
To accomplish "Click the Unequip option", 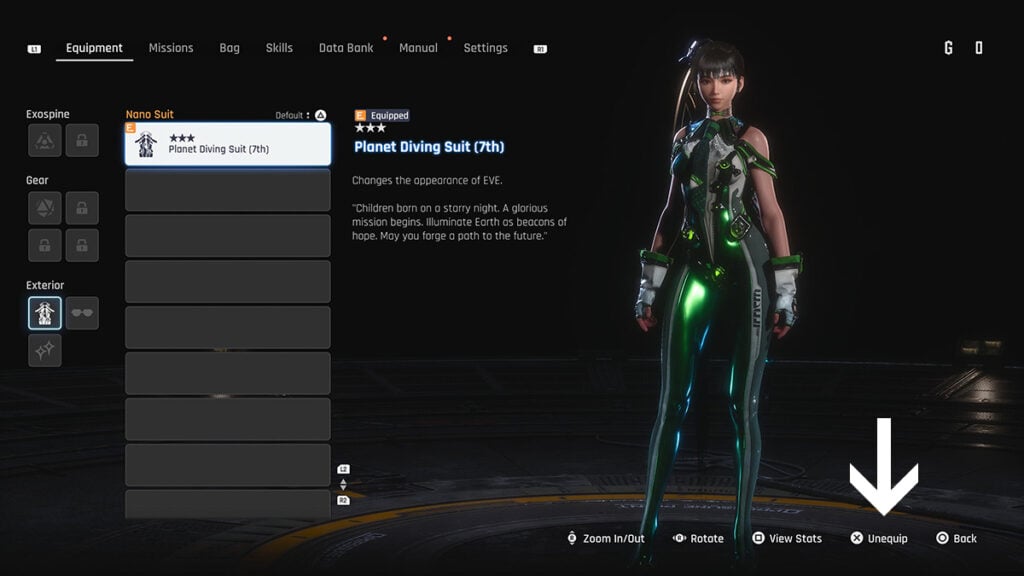I will [880, 539].
